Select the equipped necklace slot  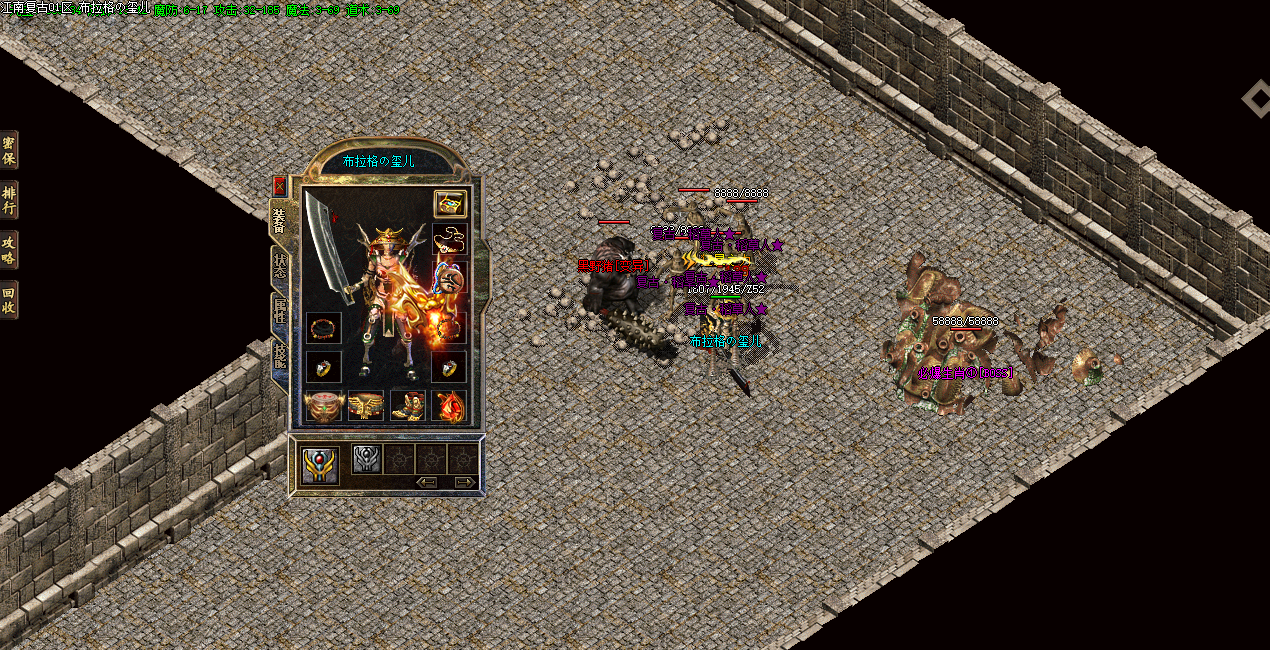[449, 240]
